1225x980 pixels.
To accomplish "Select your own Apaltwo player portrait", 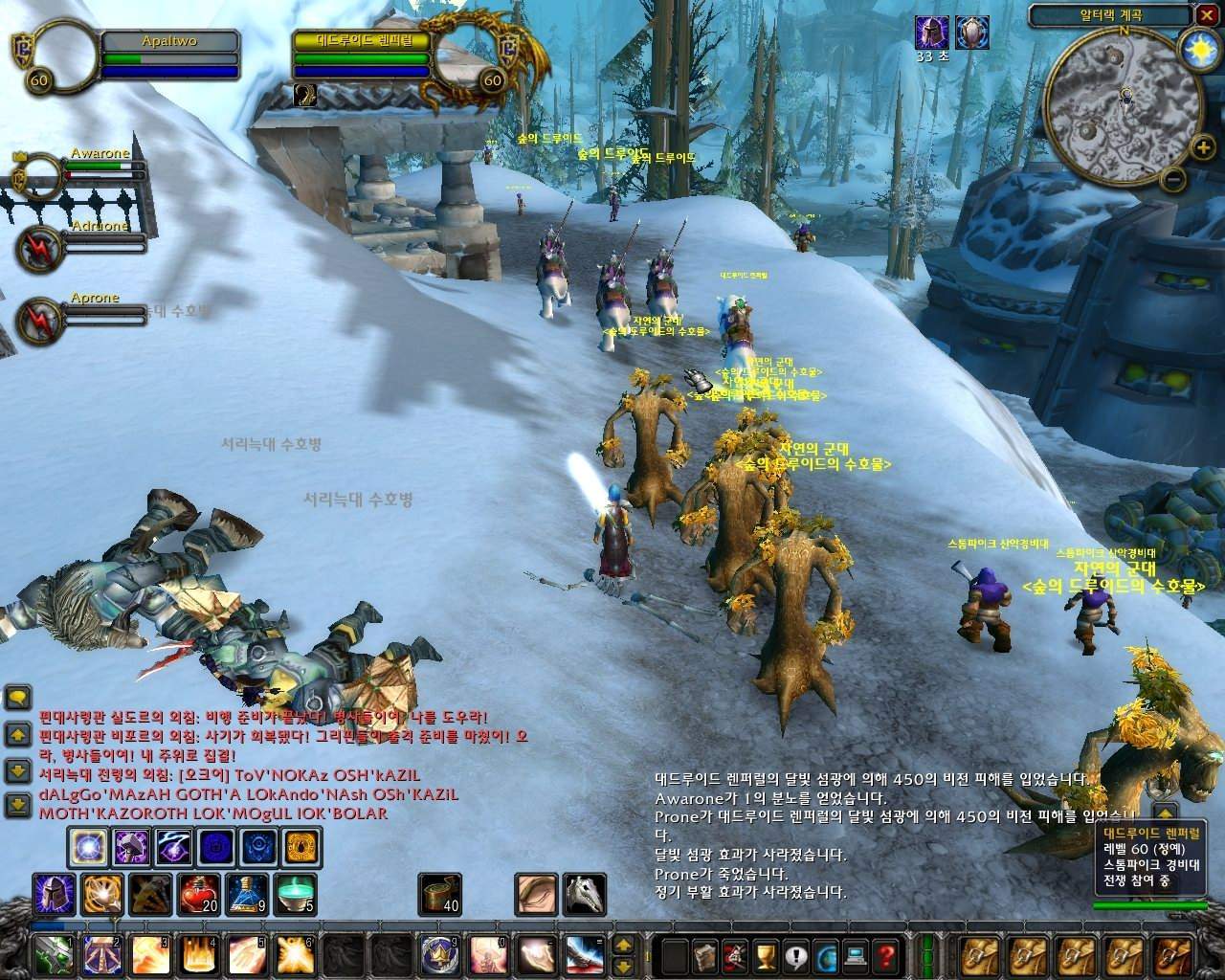I will coord(66,56).
